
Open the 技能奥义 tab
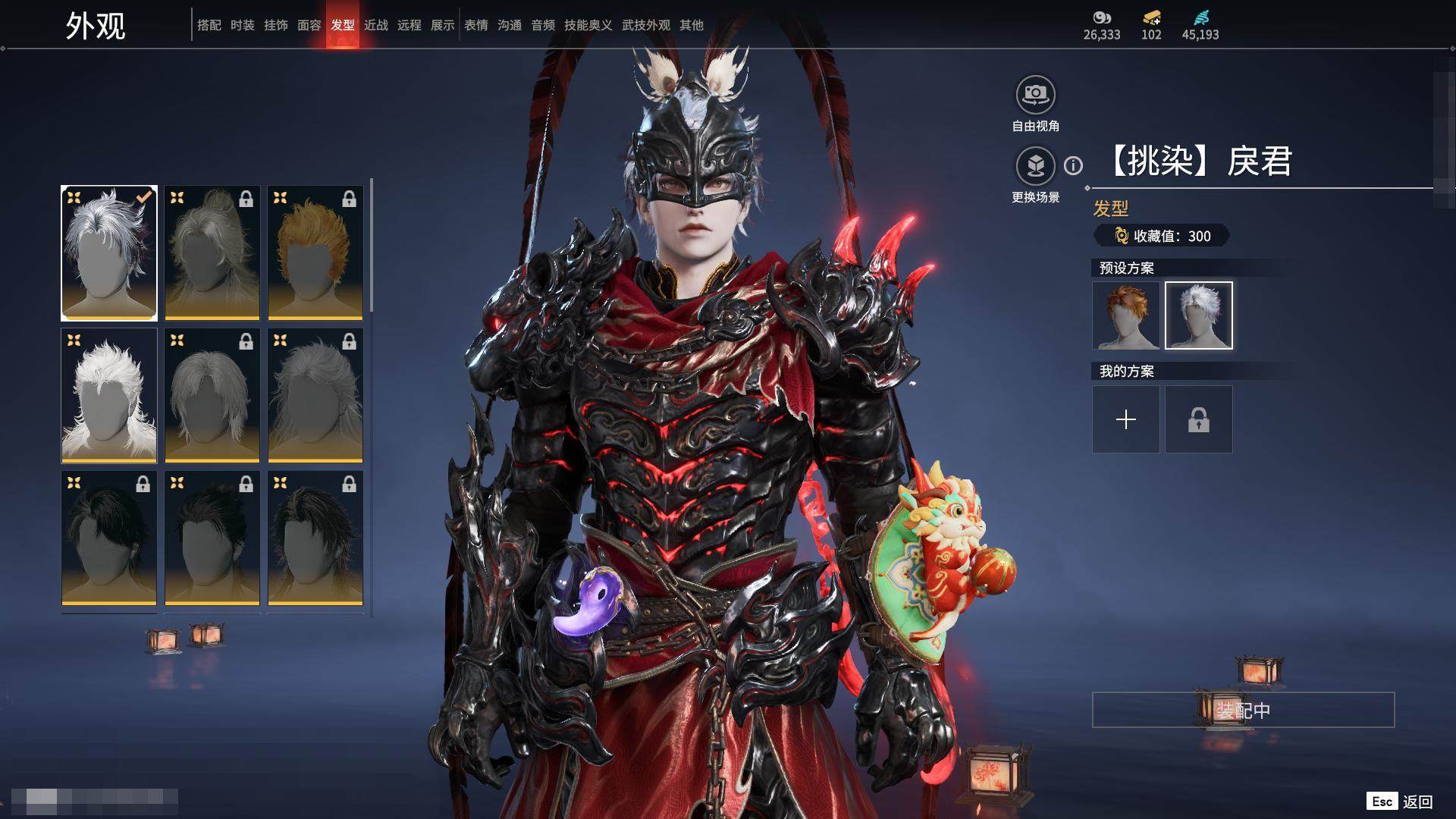click(588, 25)
